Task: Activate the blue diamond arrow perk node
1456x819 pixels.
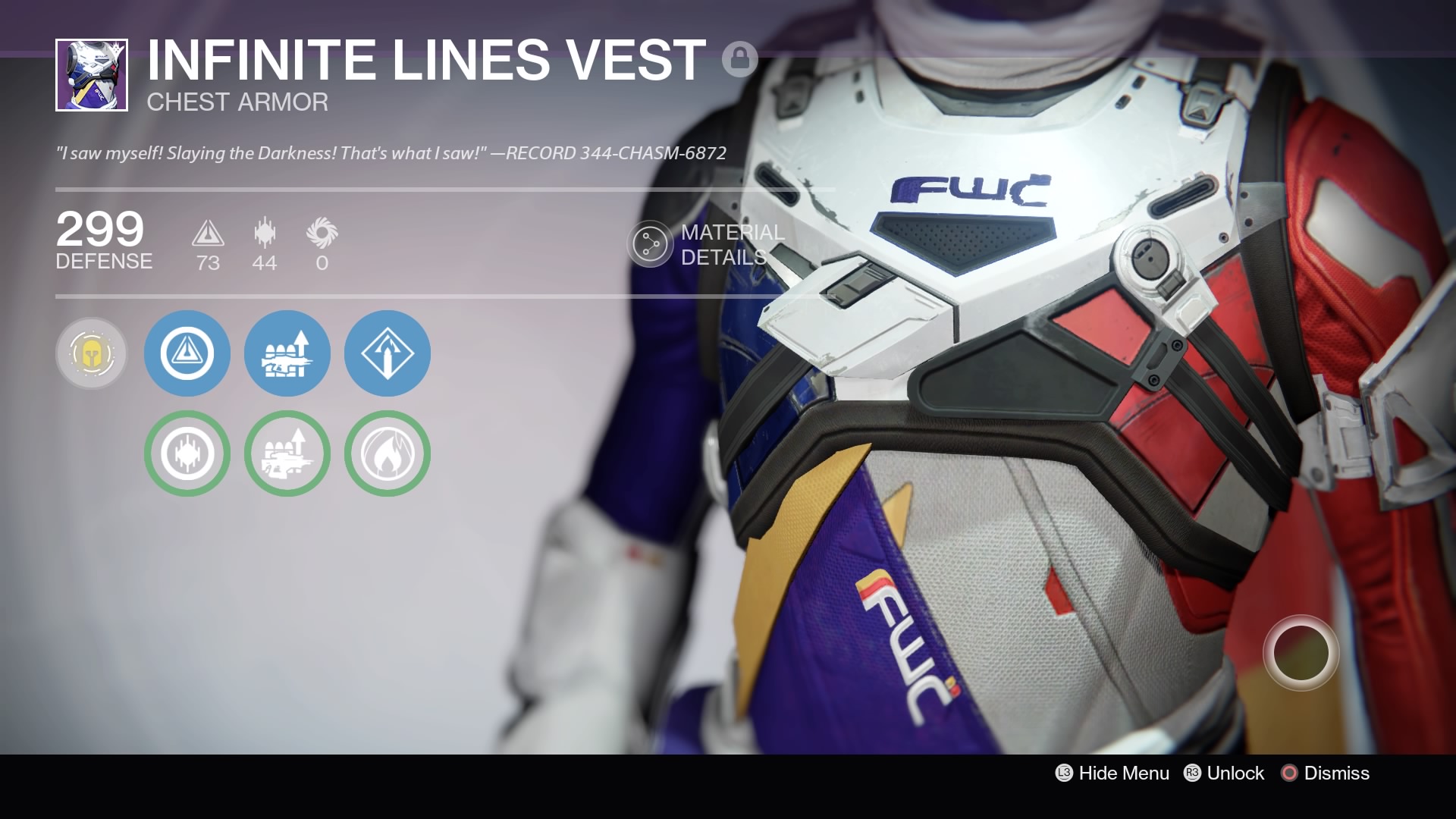Action: [x=388, y=353]
